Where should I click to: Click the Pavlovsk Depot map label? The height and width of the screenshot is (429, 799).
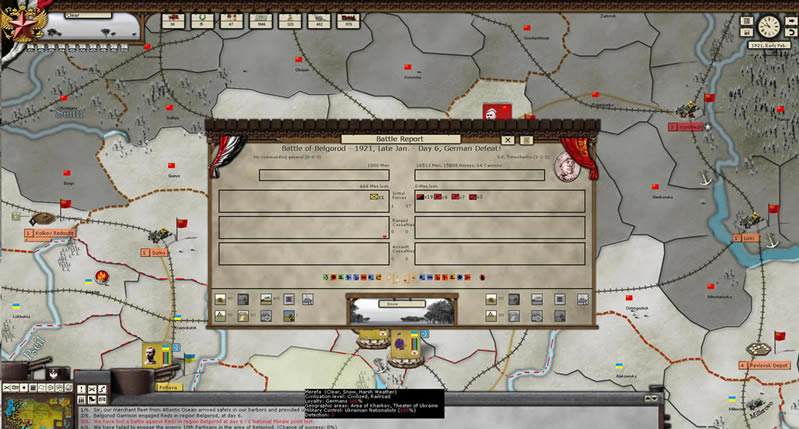pyautogui.click(x=769, y=365)
